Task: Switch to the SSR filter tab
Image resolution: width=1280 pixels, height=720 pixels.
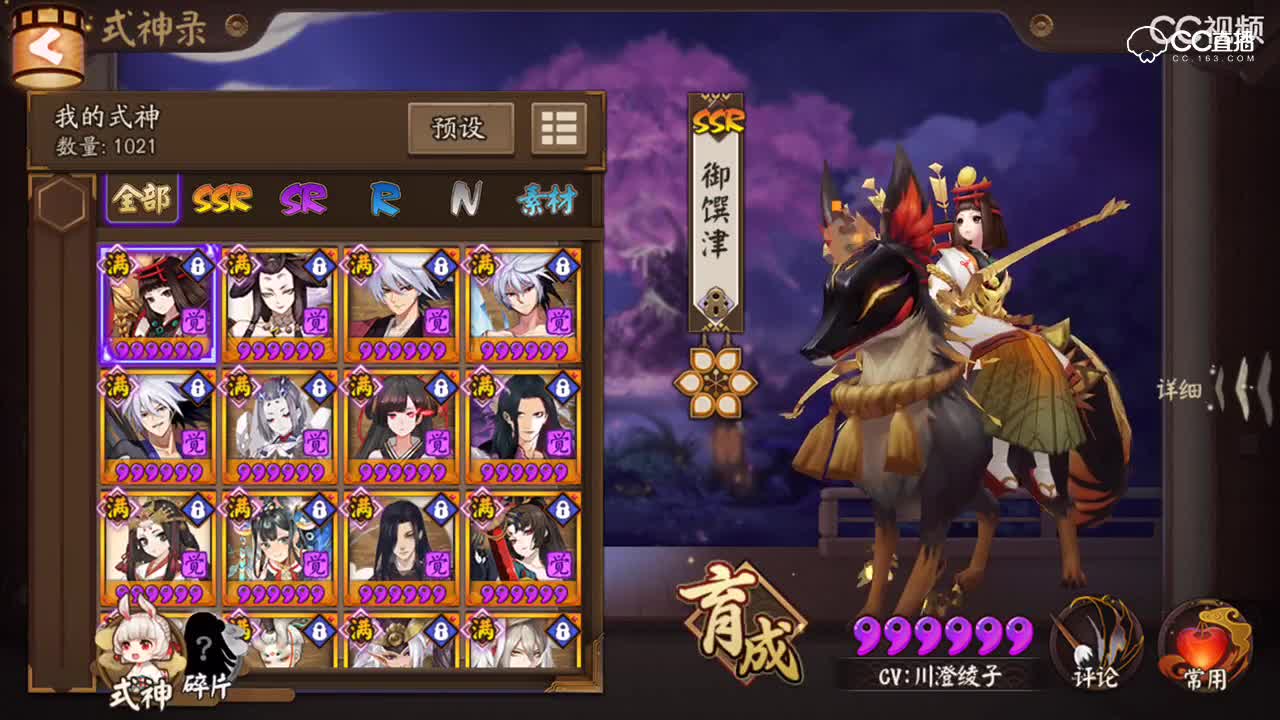Action: (222, 197)
